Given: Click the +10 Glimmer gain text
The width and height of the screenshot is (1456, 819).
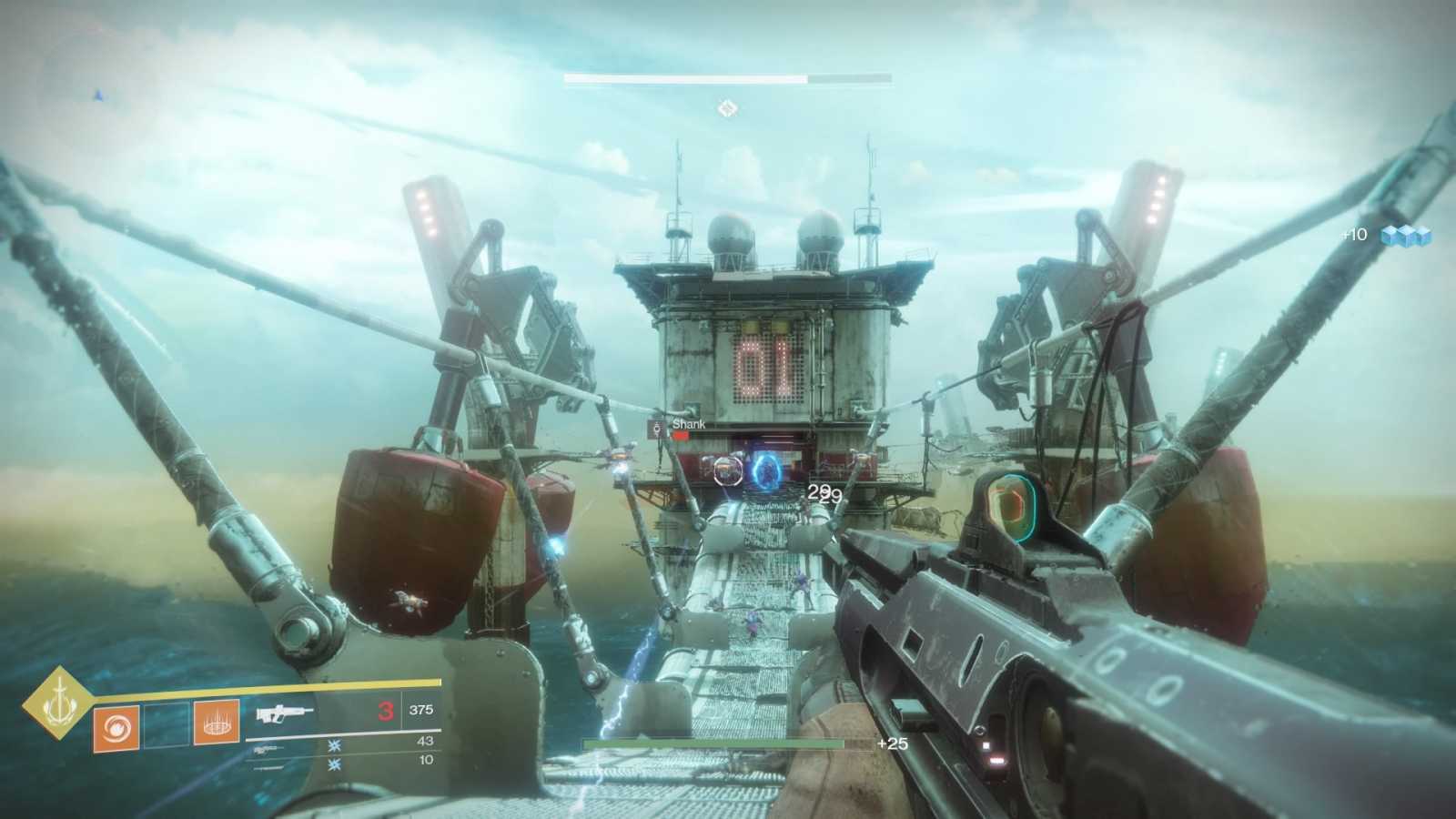Looking at the screenshot, I should pyautogui.click(x=1352, y=234).
